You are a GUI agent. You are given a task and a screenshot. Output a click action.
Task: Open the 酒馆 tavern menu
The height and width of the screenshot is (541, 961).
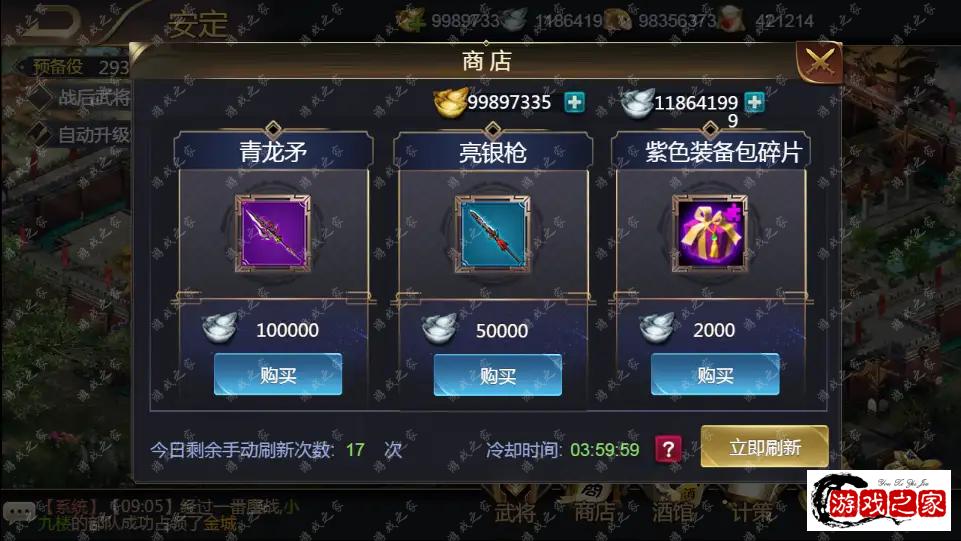[x=672, y=511]
